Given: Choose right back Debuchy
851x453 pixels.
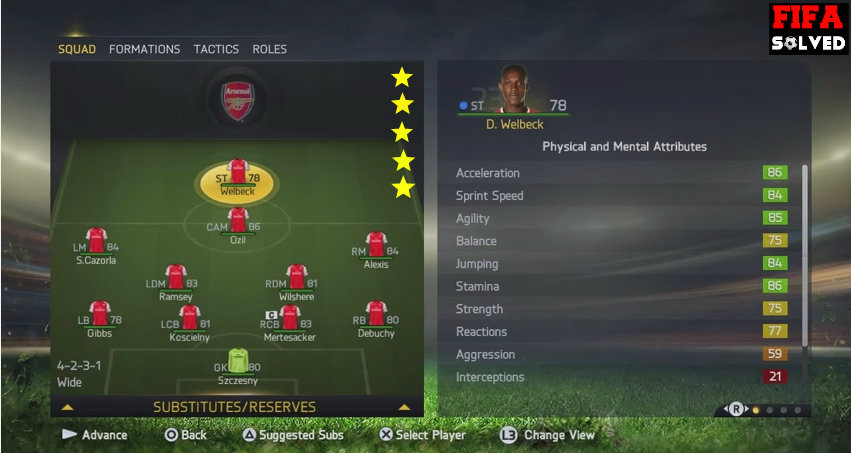Looking at the screenshot, I should (376, 319).
